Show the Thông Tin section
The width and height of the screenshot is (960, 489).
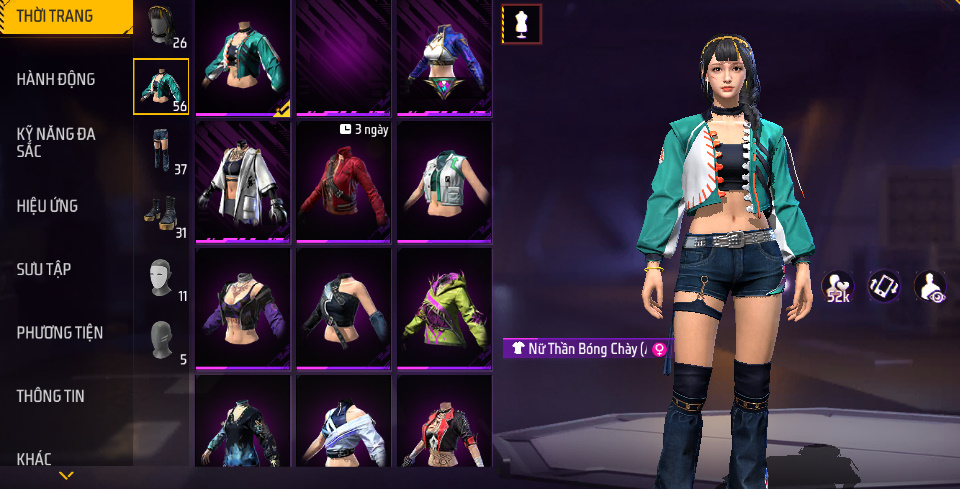click(x=51, y=396)
